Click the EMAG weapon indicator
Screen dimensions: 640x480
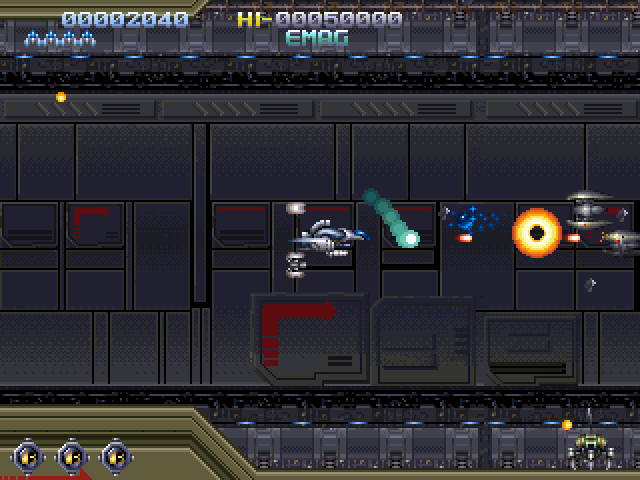[317, 39]
